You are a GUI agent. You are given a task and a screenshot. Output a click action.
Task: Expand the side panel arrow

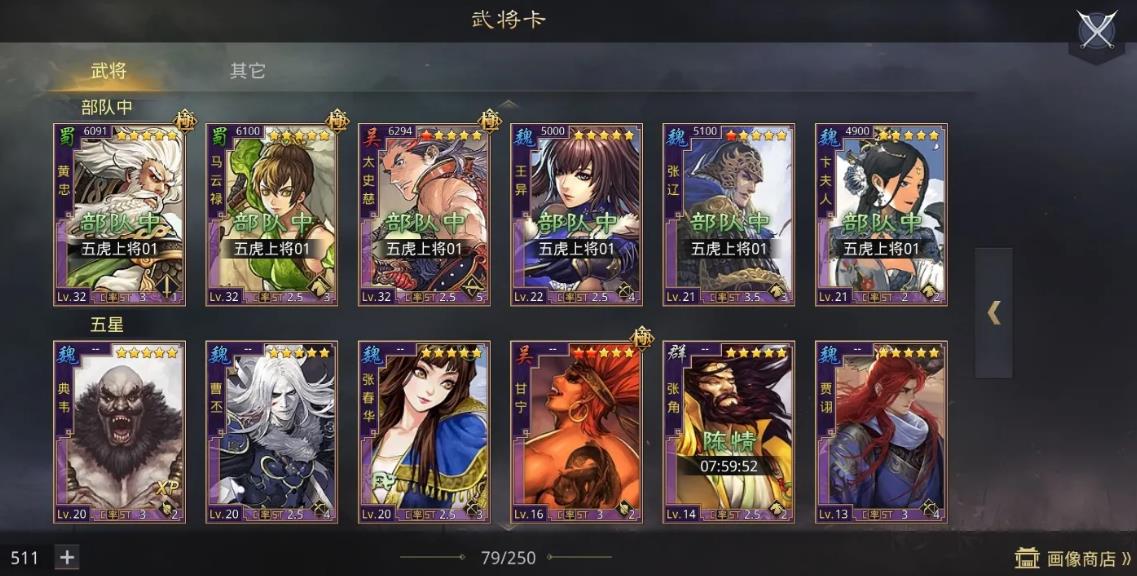point(993,313)
